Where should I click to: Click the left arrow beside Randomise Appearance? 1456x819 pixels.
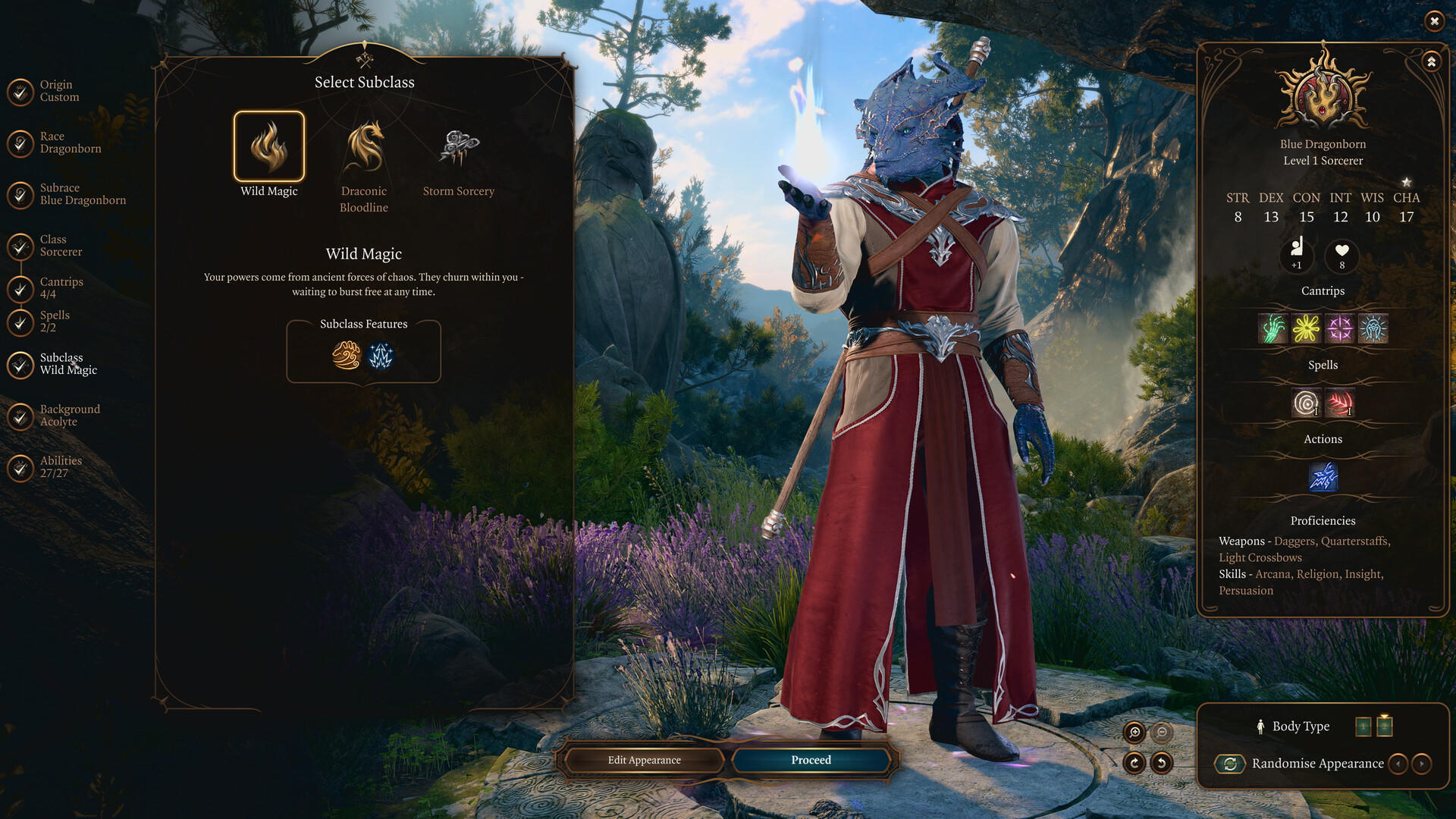click(x=1399, y=764)
